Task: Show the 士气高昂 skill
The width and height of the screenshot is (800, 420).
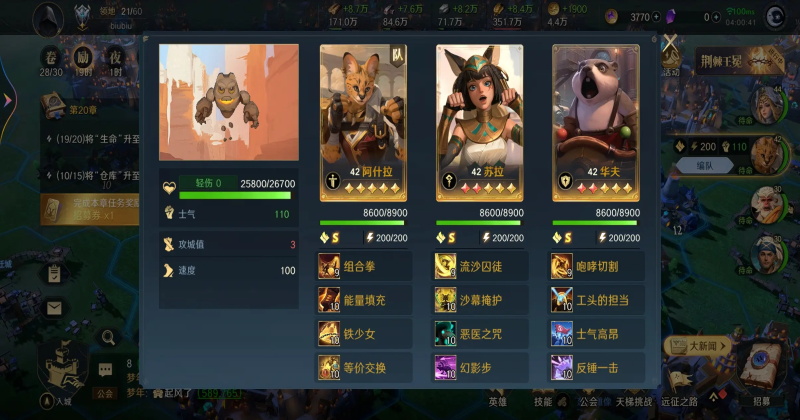Action: point(596,334)
